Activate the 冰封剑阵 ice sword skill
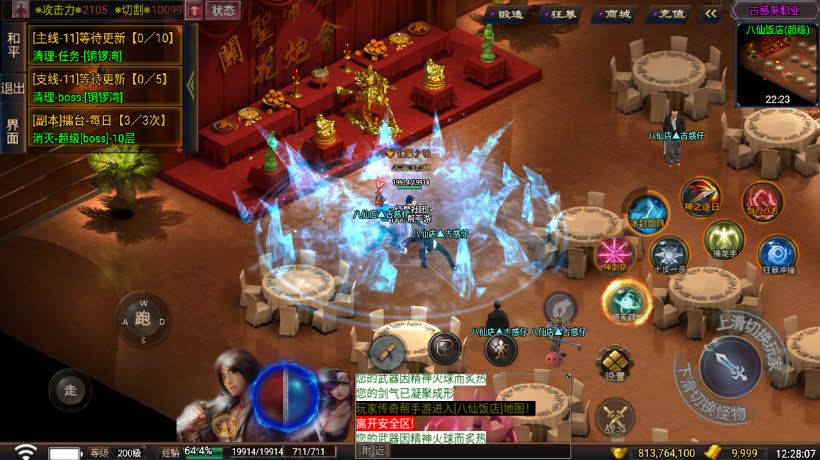The width and height of the screenshot is (820, 460). [646, 213]
